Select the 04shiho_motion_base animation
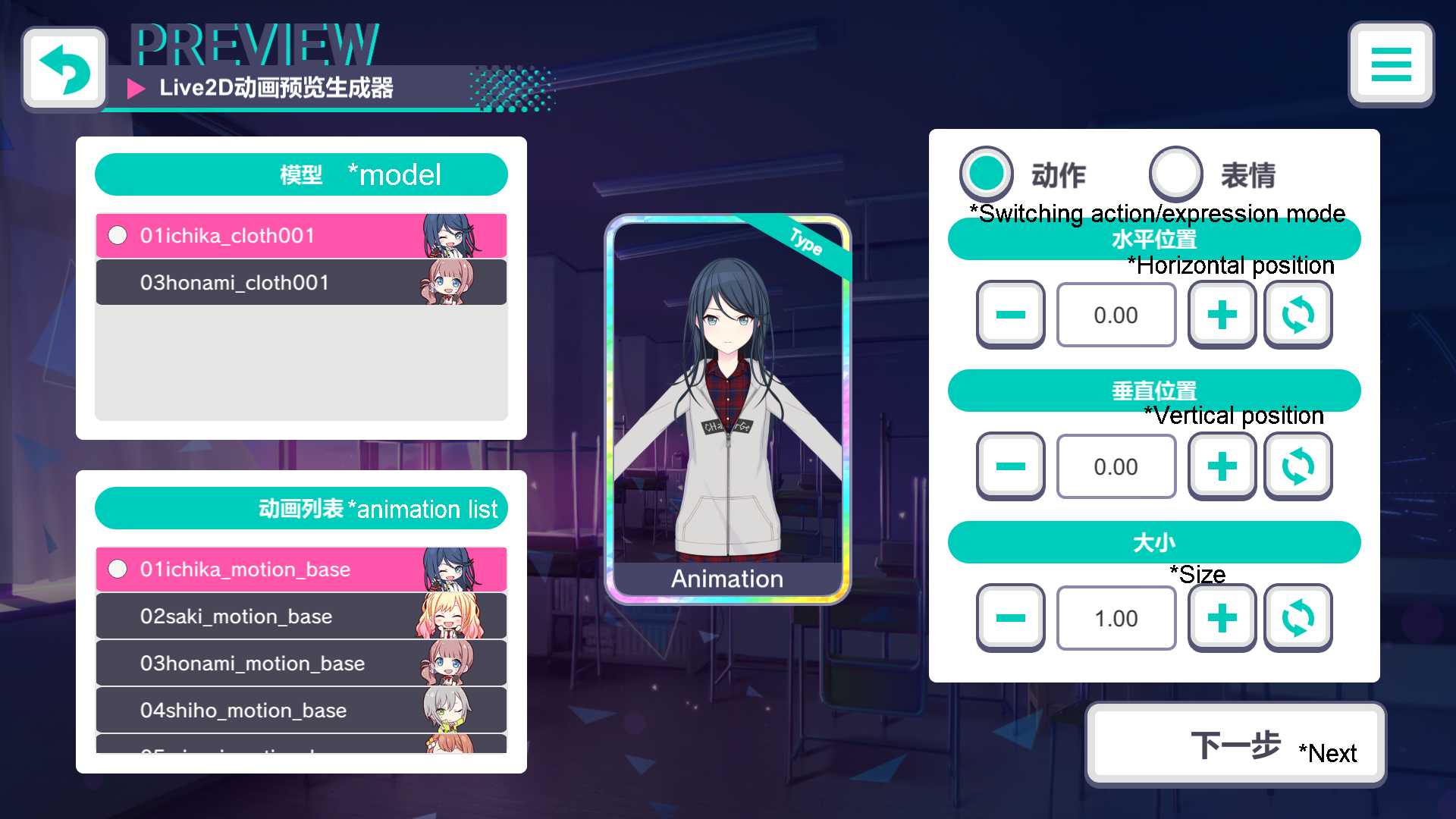Screen dimensions: 1456x819 300,711
